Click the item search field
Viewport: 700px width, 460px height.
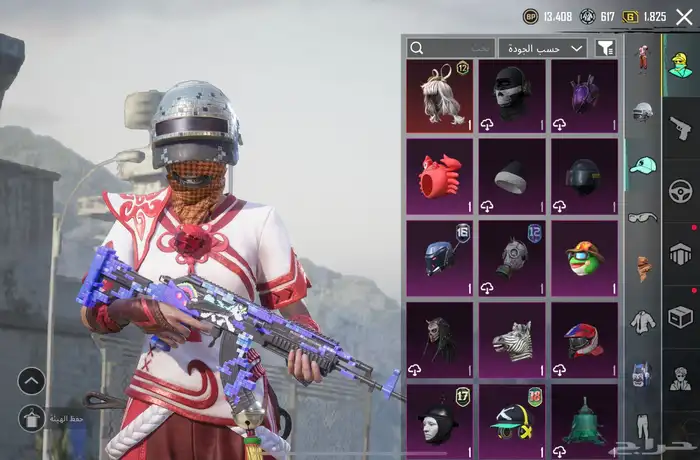point(450,48)
